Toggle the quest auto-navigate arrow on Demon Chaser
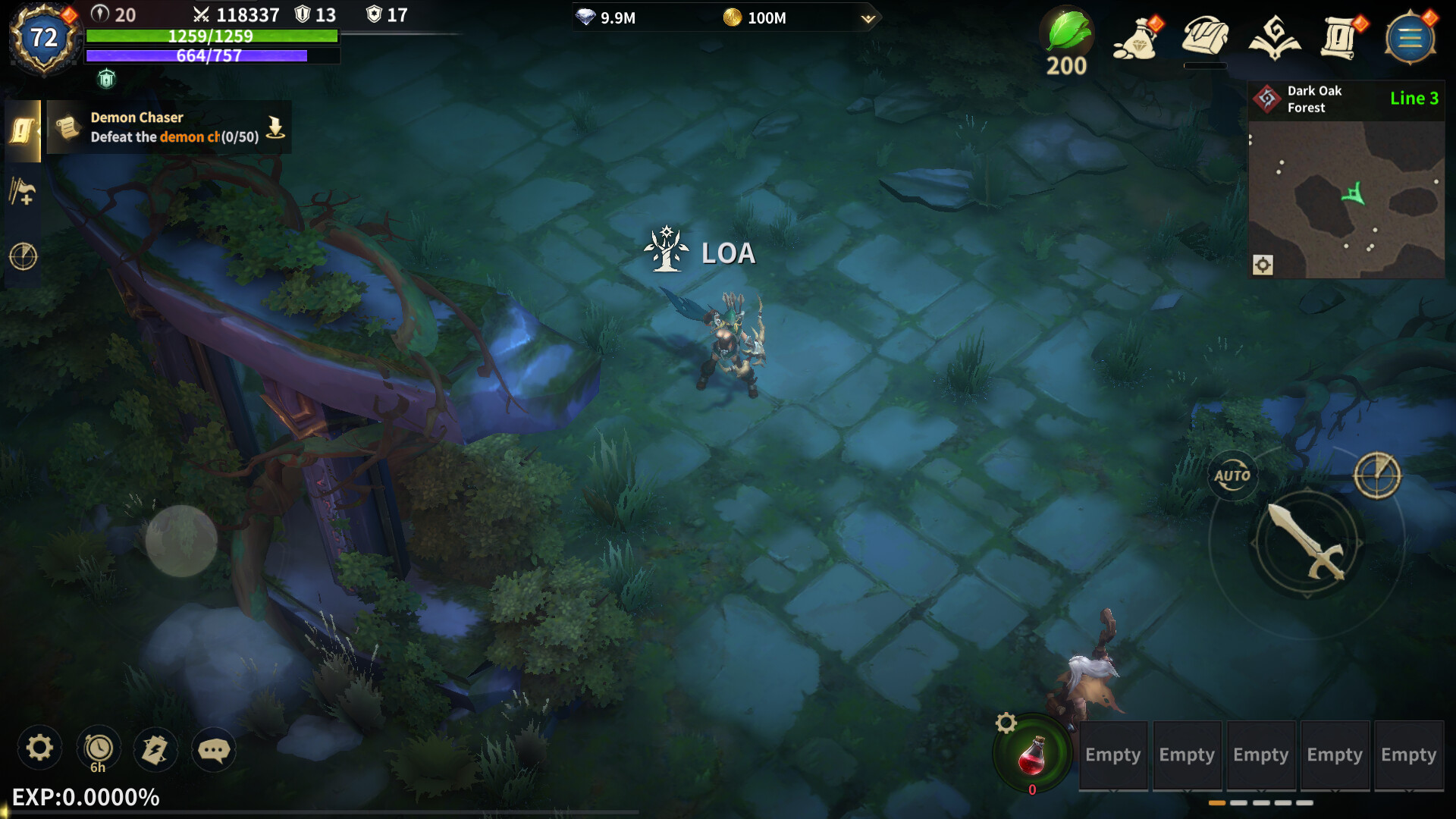This screenshot has width=1456, height=819. click(275, 127)
